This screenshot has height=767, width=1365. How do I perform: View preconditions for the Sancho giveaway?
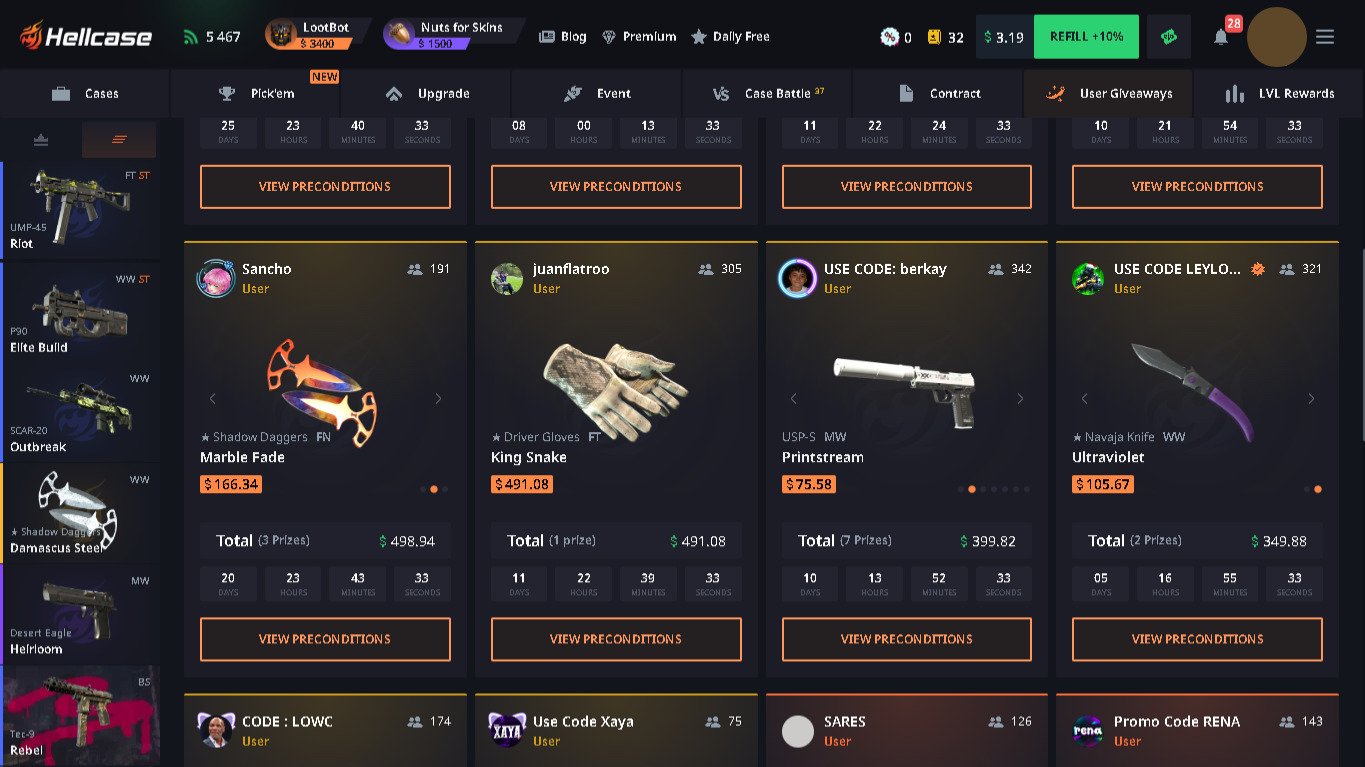[x=325, y=639]
